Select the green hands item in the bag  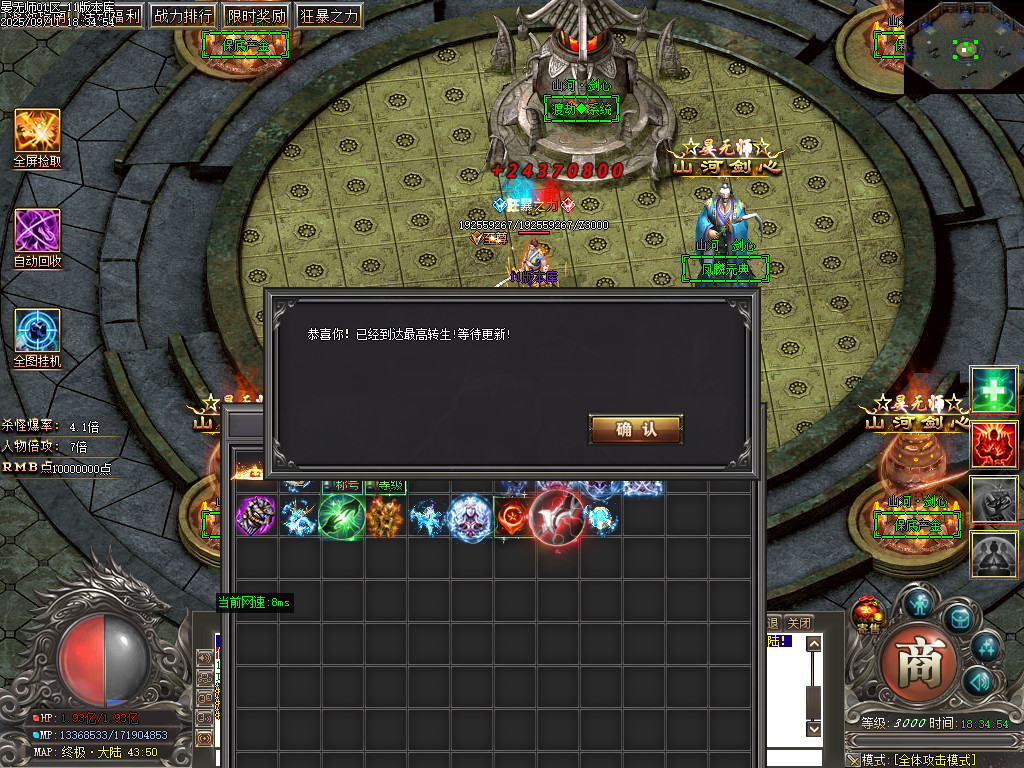tap(341, 517)
